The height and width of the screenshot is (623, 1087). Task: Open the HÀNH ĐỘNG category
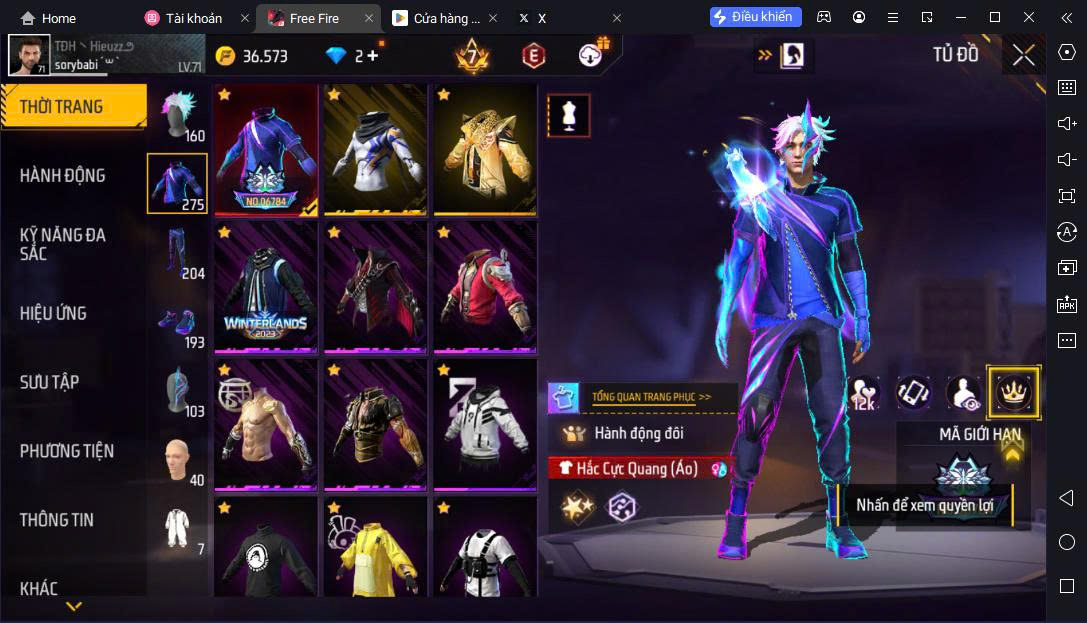[62, 176]
